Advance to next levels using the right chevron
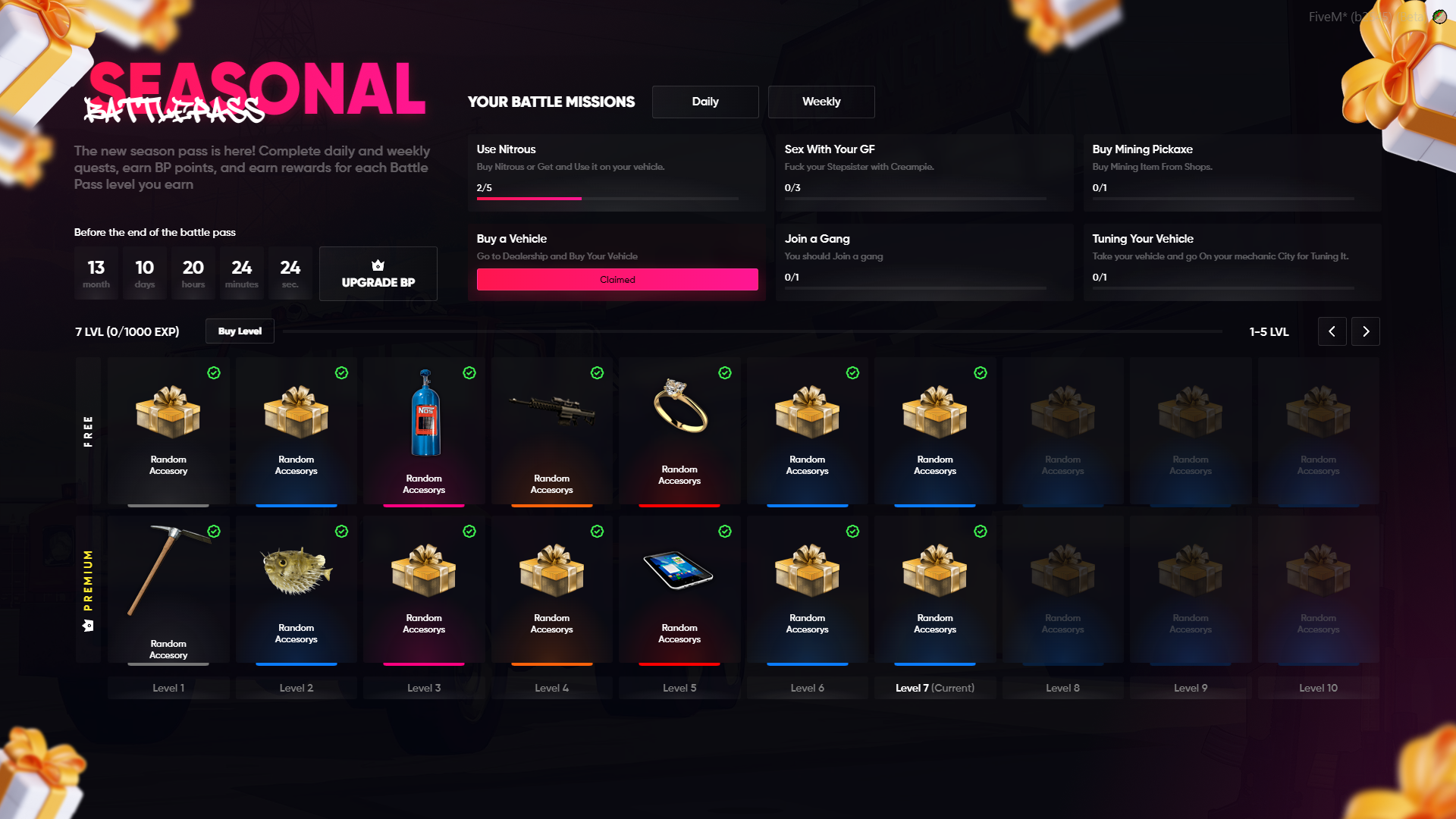Viewport: 1456px width, 819px height. point(1366,331)
